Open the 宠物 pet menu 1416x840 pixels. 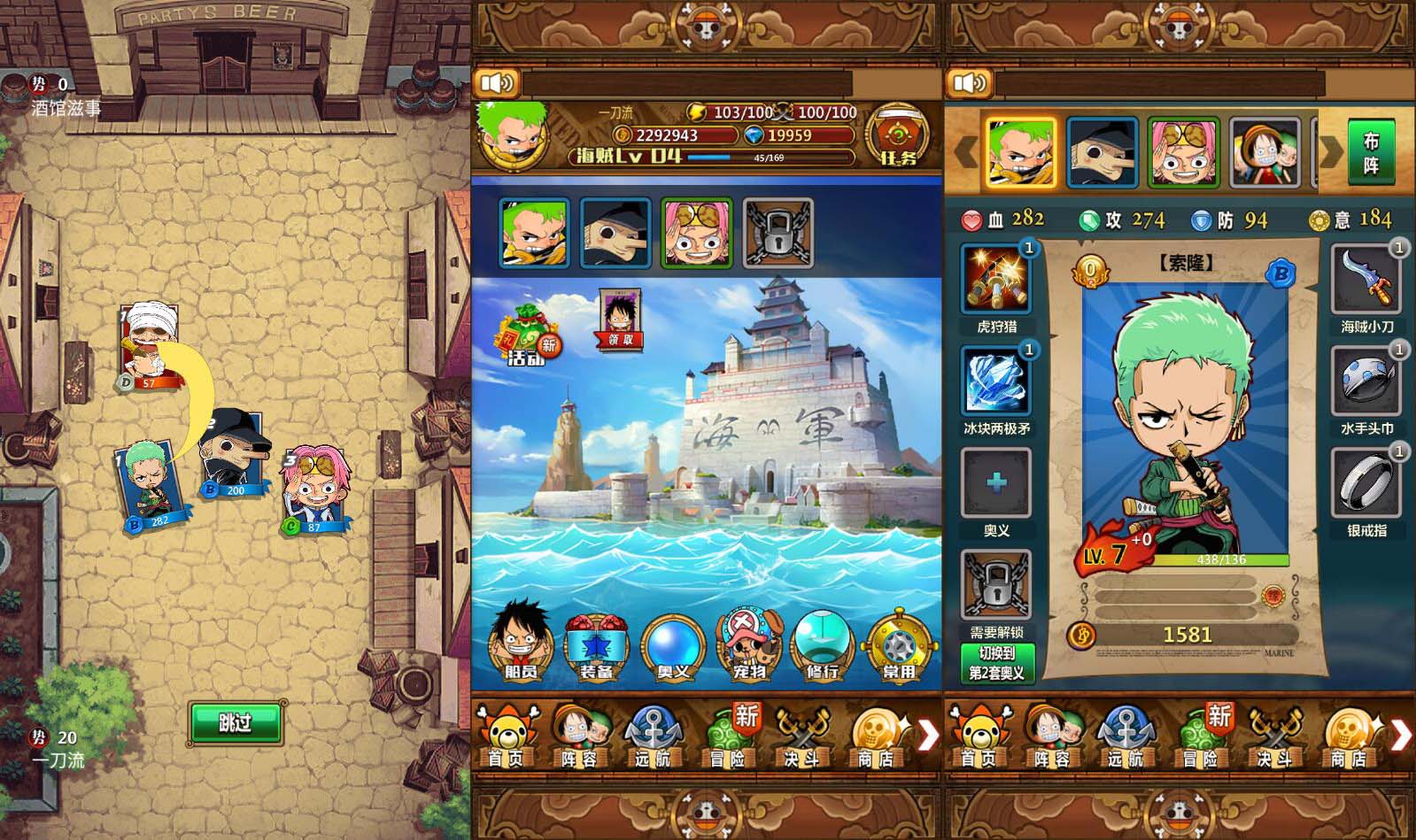(x=748, y=644)
